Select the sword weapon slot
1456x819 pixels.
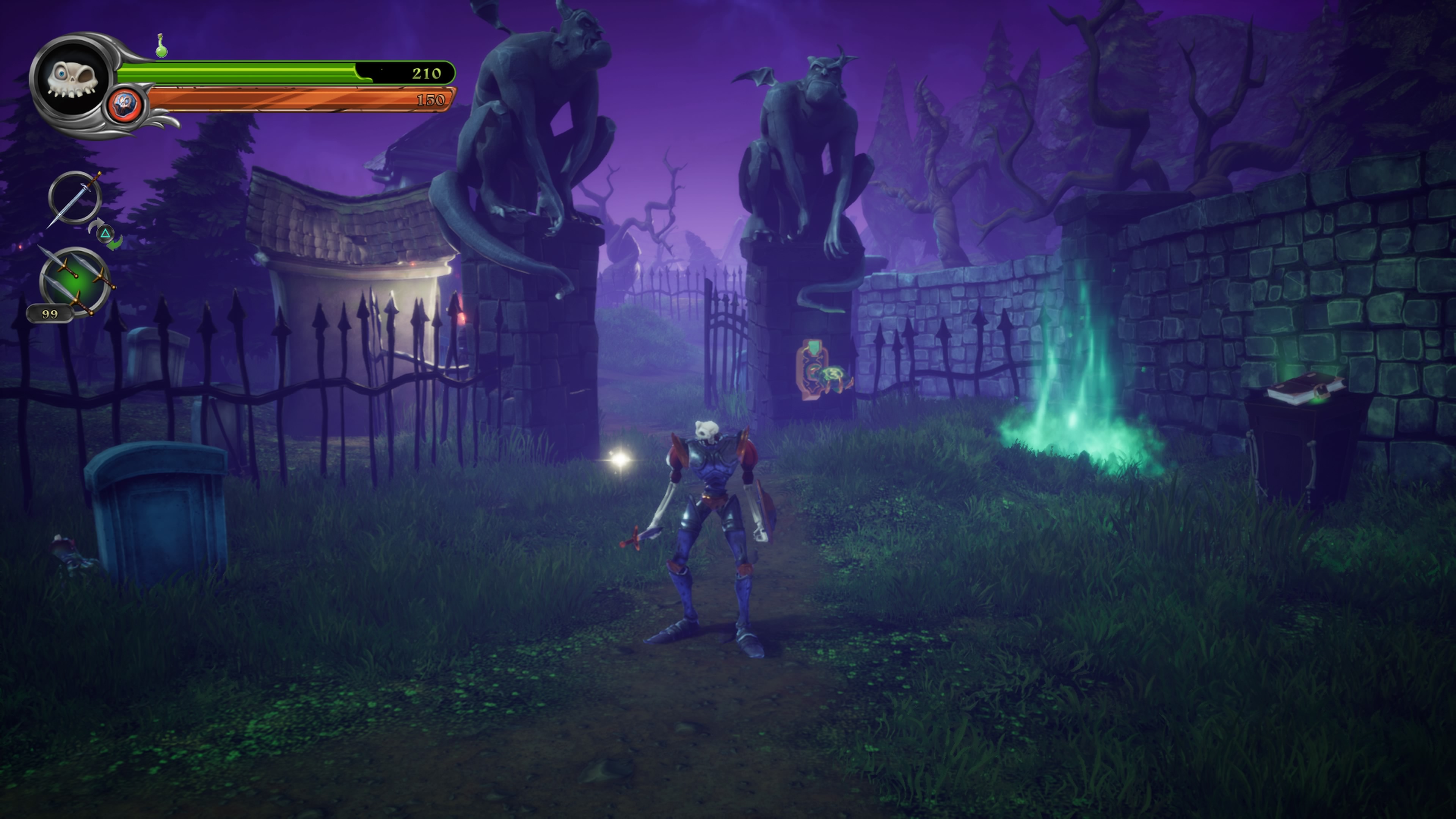tap(75, 198)
